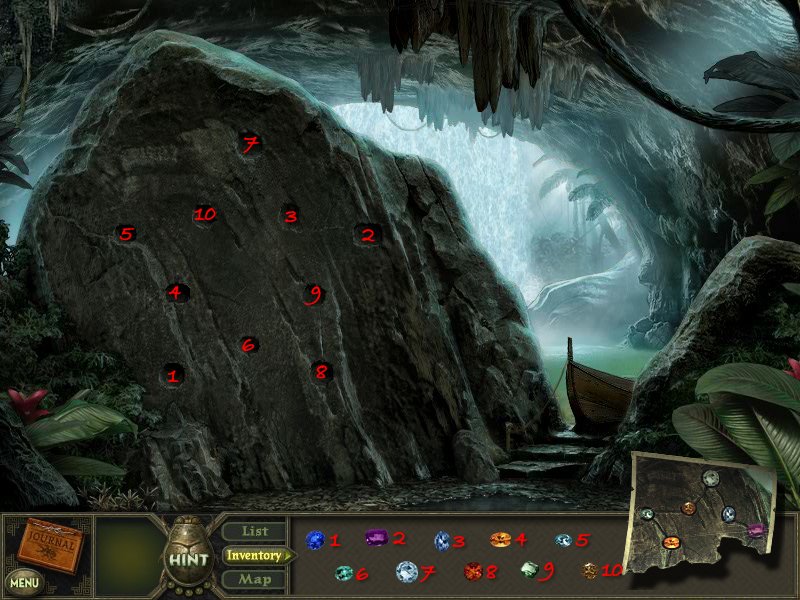Pick the amber gem numbered 10
Screen dimensions: 800x600
(590, 571)
